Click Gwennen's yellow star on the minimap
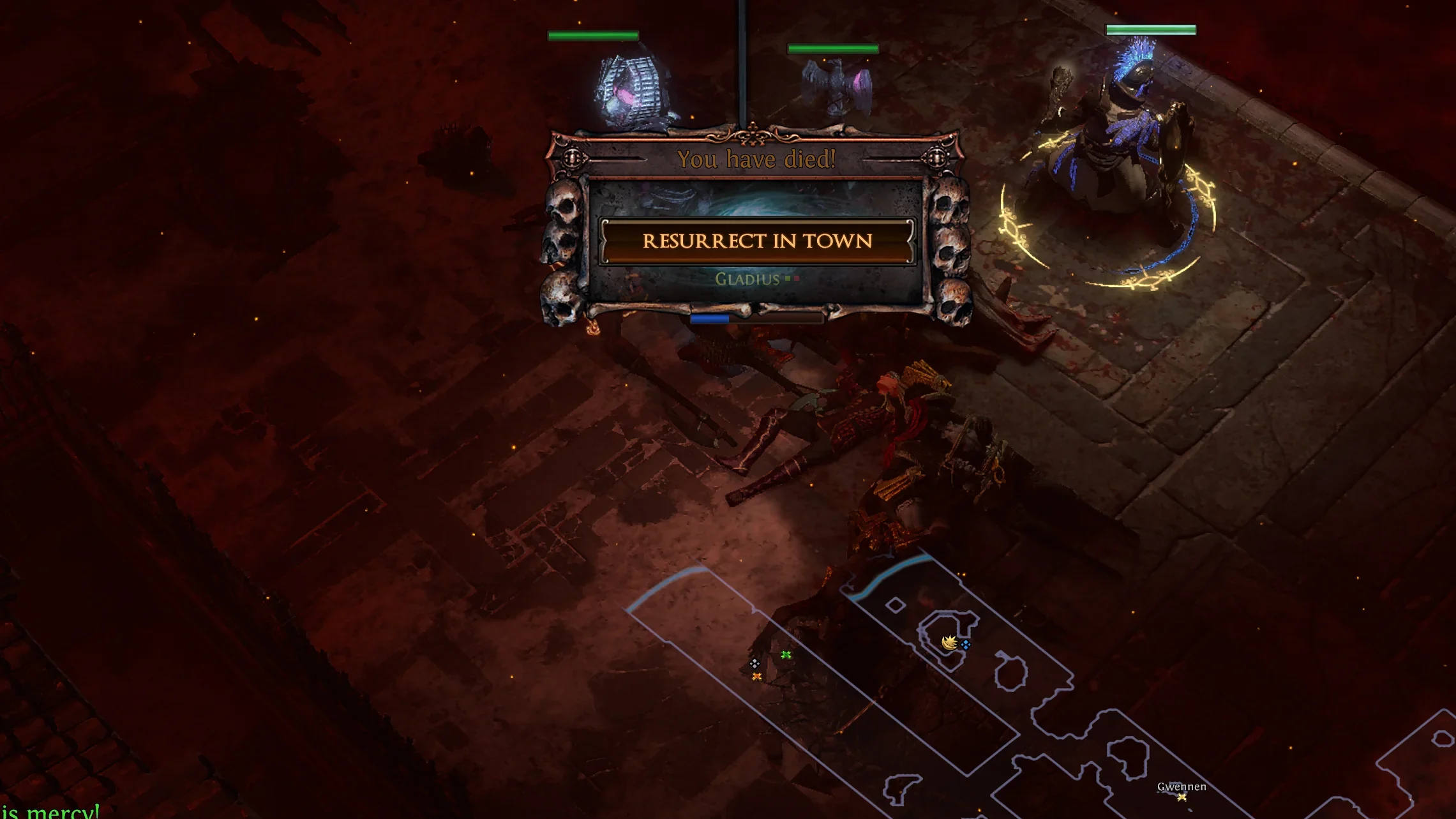 (1181, 797)
